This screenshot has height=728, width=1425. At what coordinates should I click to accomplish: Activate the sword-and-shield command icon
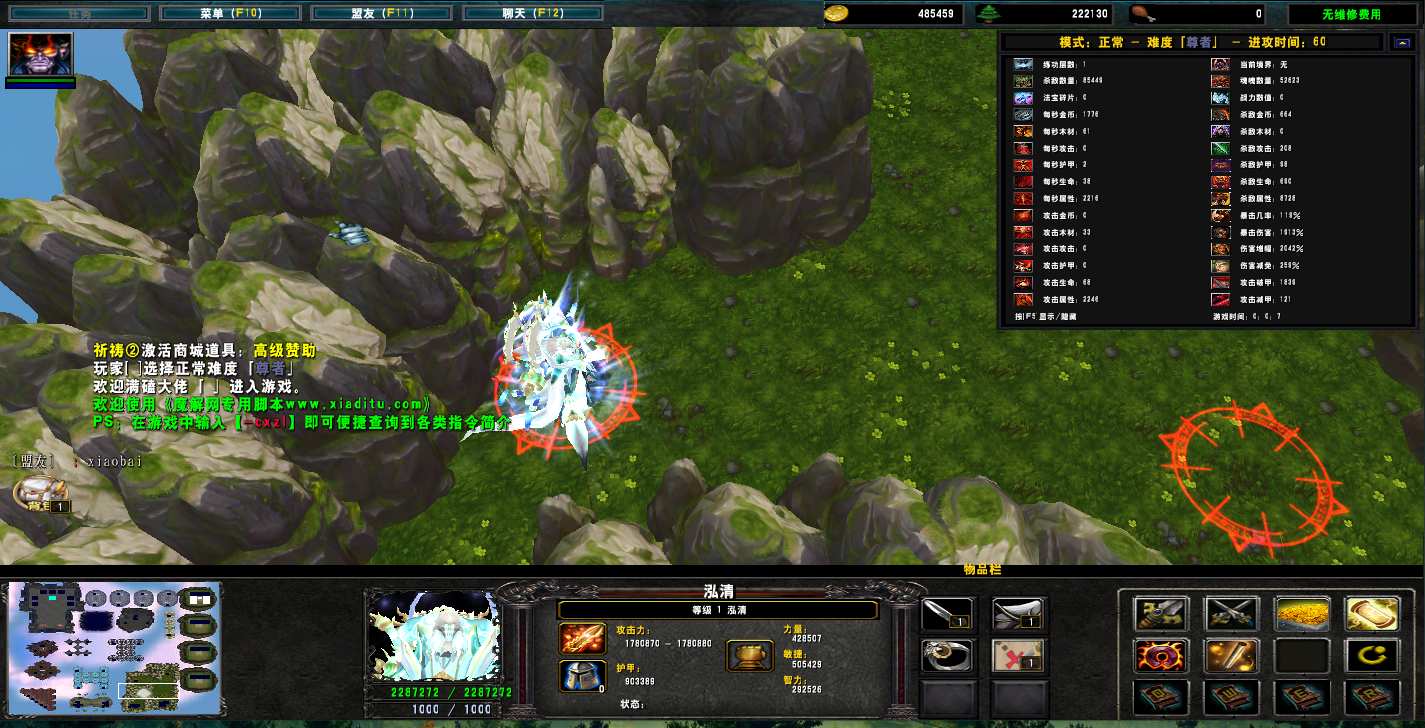(1161, 613)
